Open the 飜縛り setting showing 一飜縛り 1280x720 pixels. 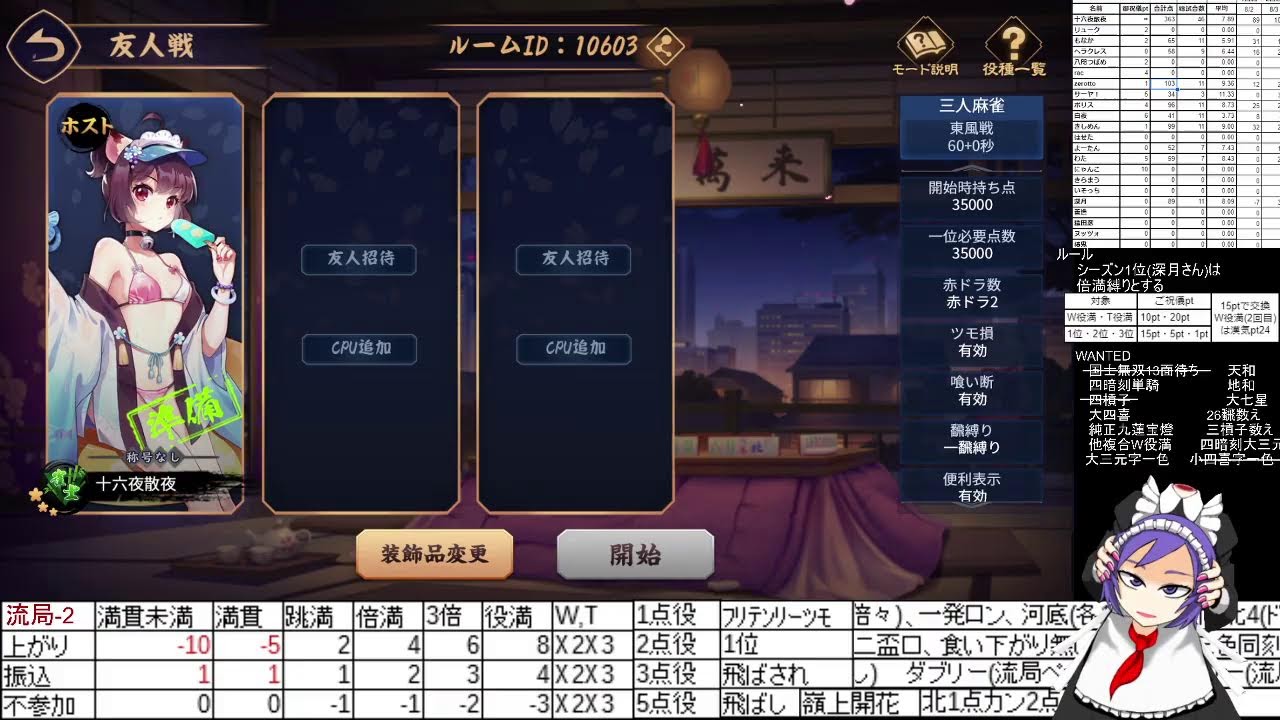[971, 440]
